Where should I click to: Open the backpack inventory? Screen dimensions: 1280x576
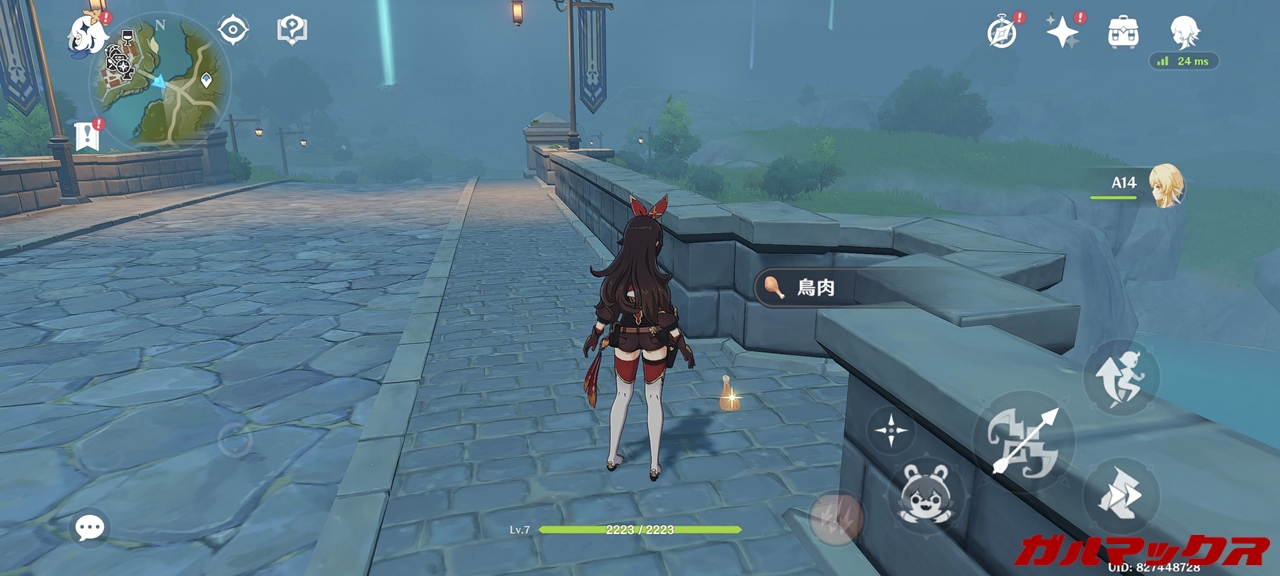(1123, 33)
